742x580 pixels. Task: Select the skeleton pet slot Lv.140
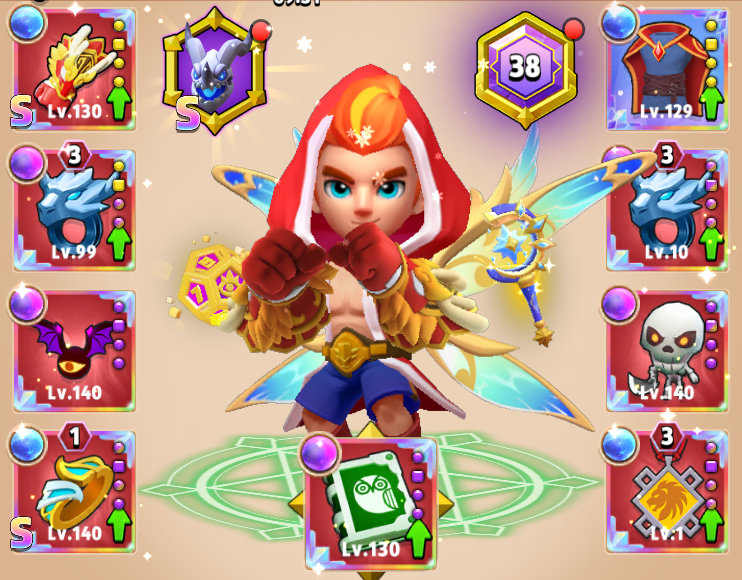[x=667, y=351]
